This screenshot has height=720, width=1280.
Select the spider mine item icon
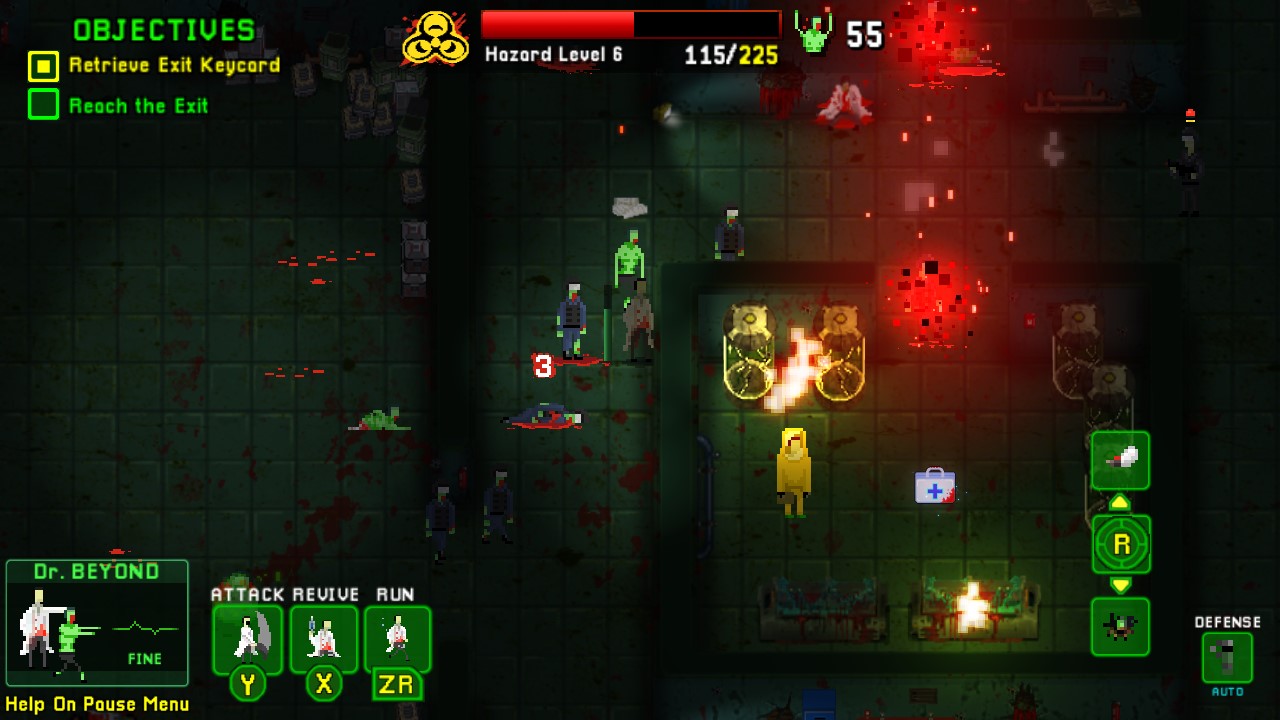point(1120,628)
